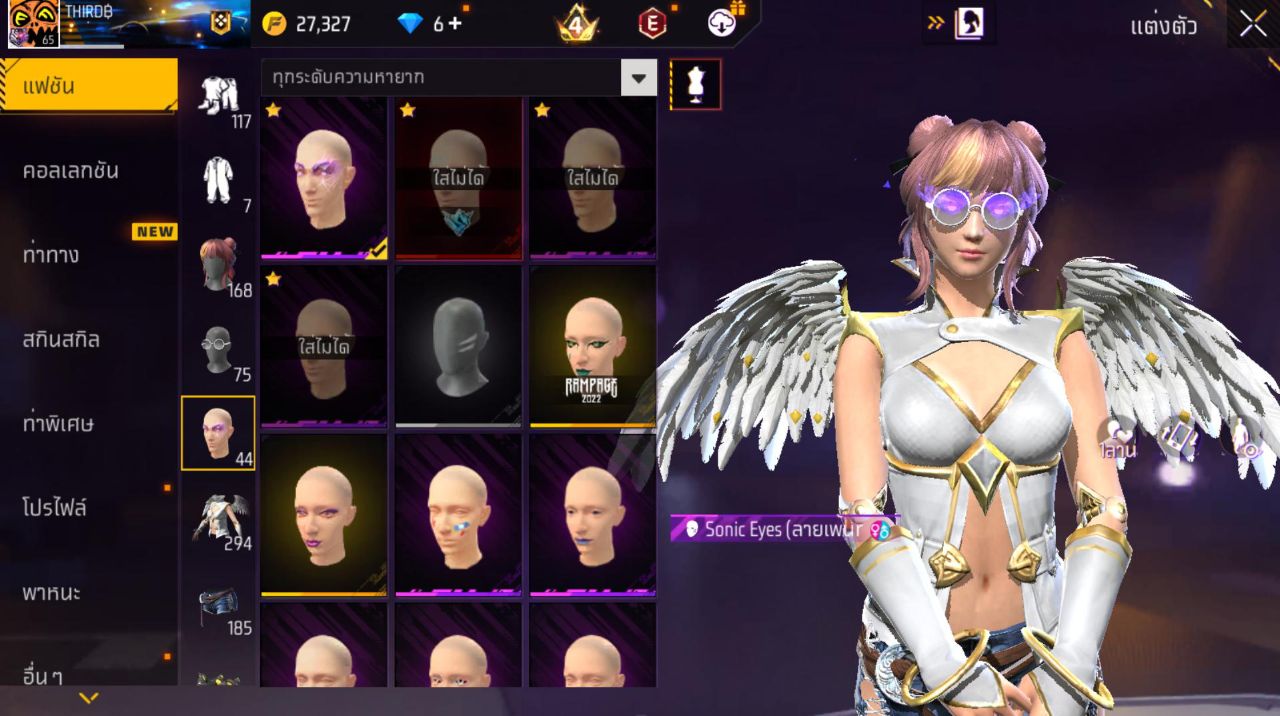Click the mannequin preview button
This screenshot has width=1280, height=716.
695,84
